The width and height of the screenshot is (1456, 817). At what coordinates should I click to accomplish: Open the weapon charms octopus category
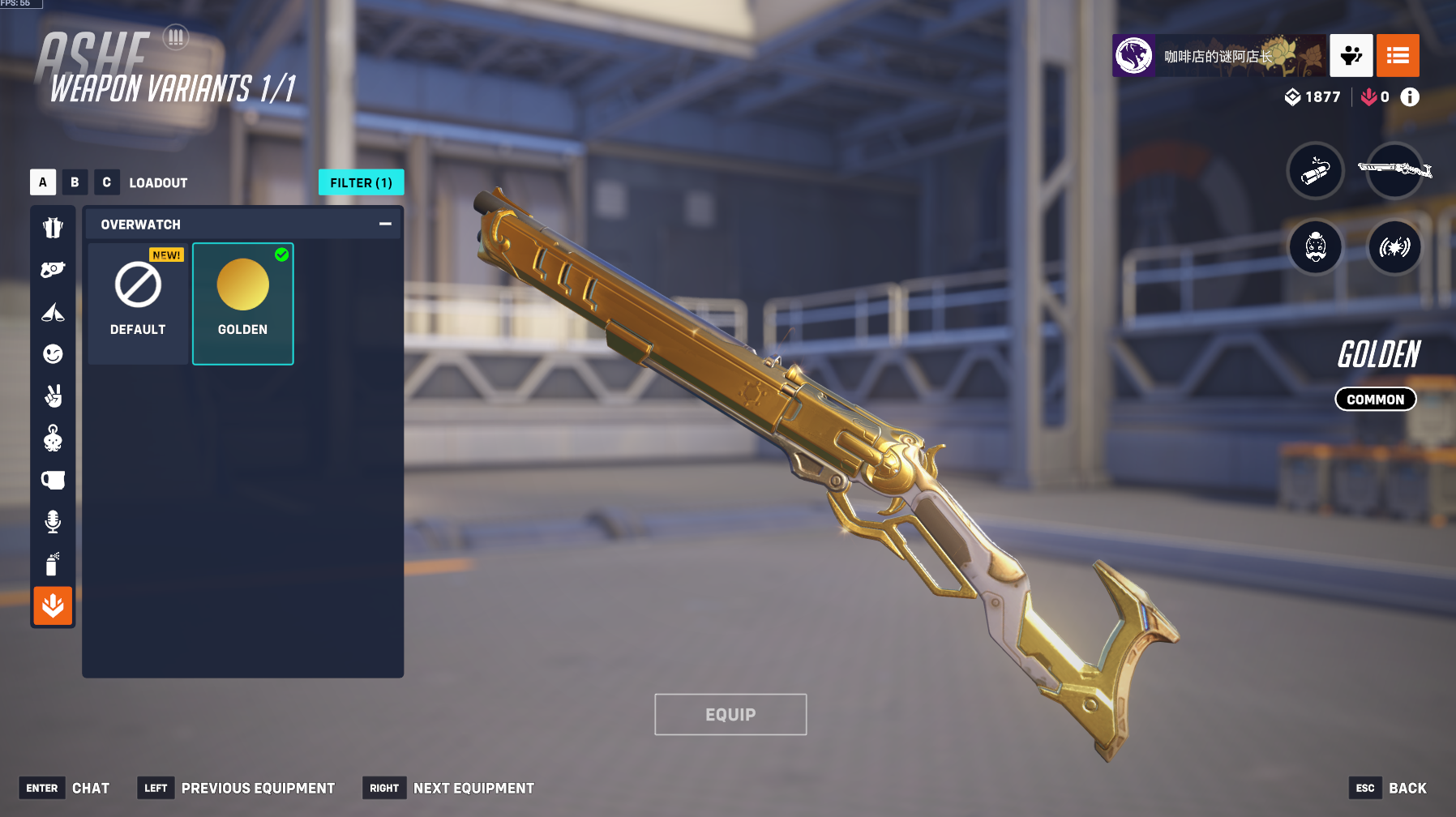pyautogui.click(x=53, y=438)
